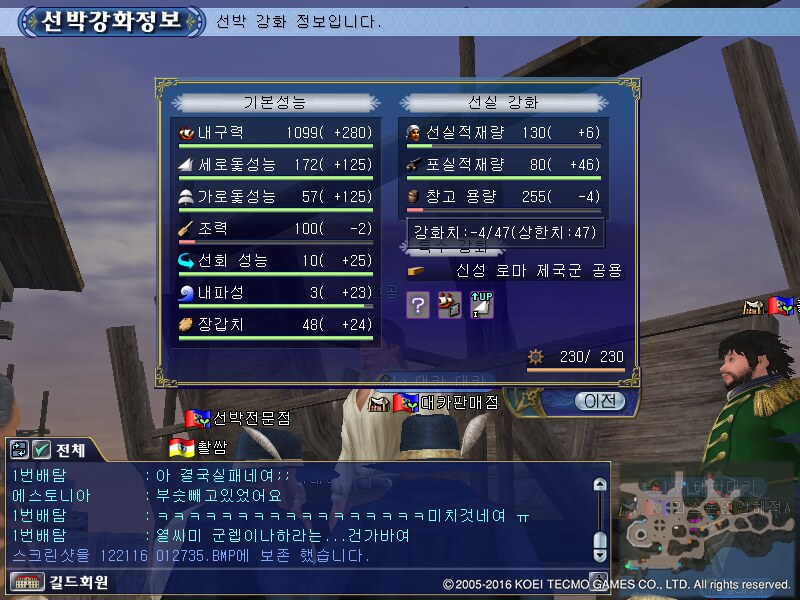The width and height of the screenshot is (800, 600).
Task: Select the 세로돛성능 vertical sail row
Action: point(272,164)
